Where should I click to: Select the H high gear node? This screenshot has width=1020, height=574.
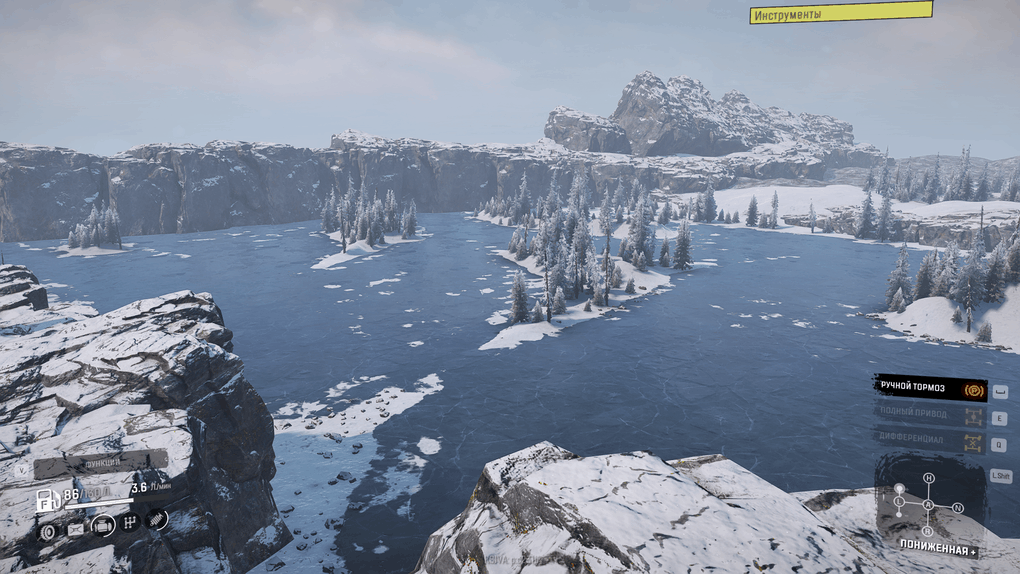click(928, 479)
